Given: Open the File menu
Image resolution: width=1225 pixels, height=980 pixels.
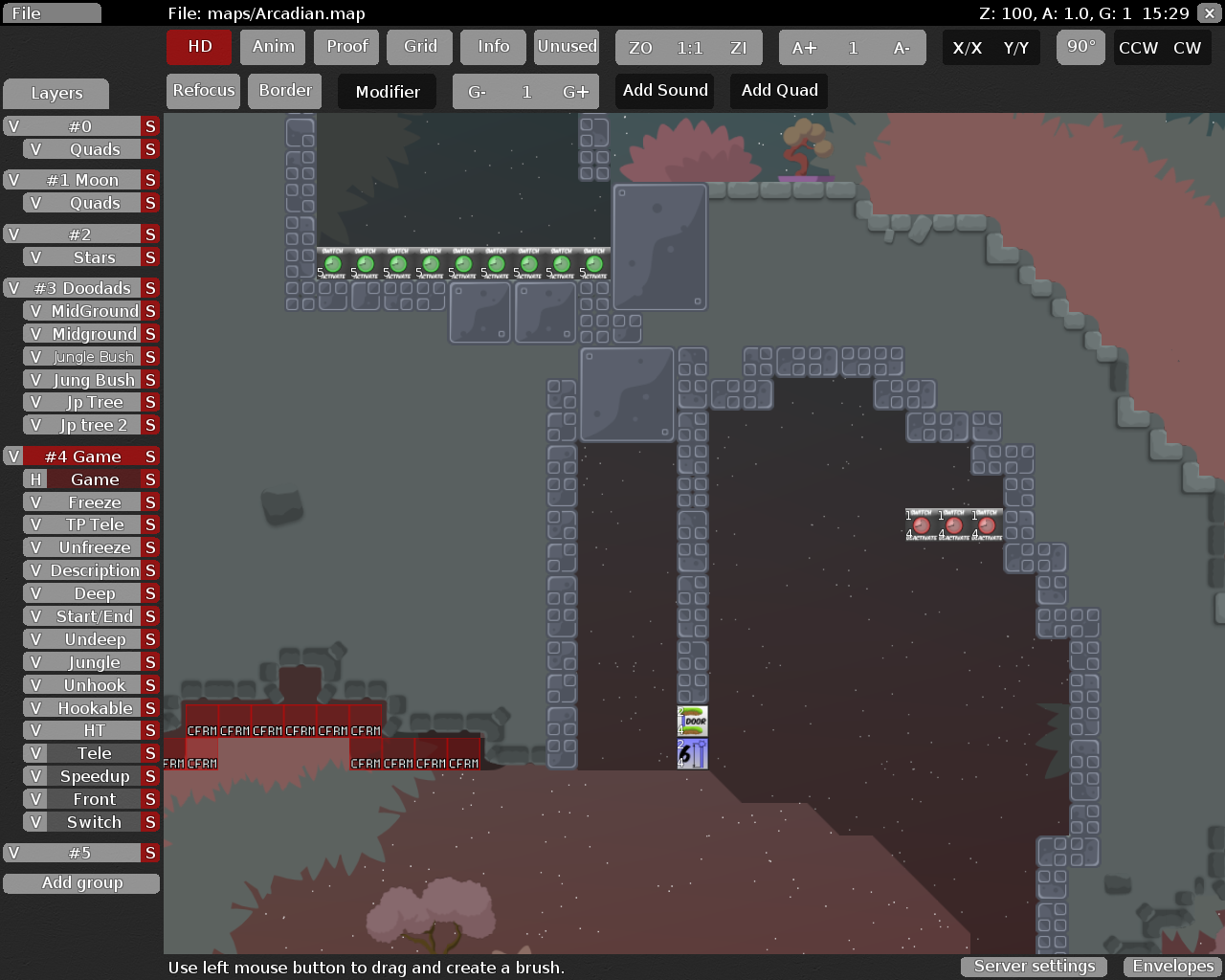Looking at the screenshot, I should pos(51,13).
